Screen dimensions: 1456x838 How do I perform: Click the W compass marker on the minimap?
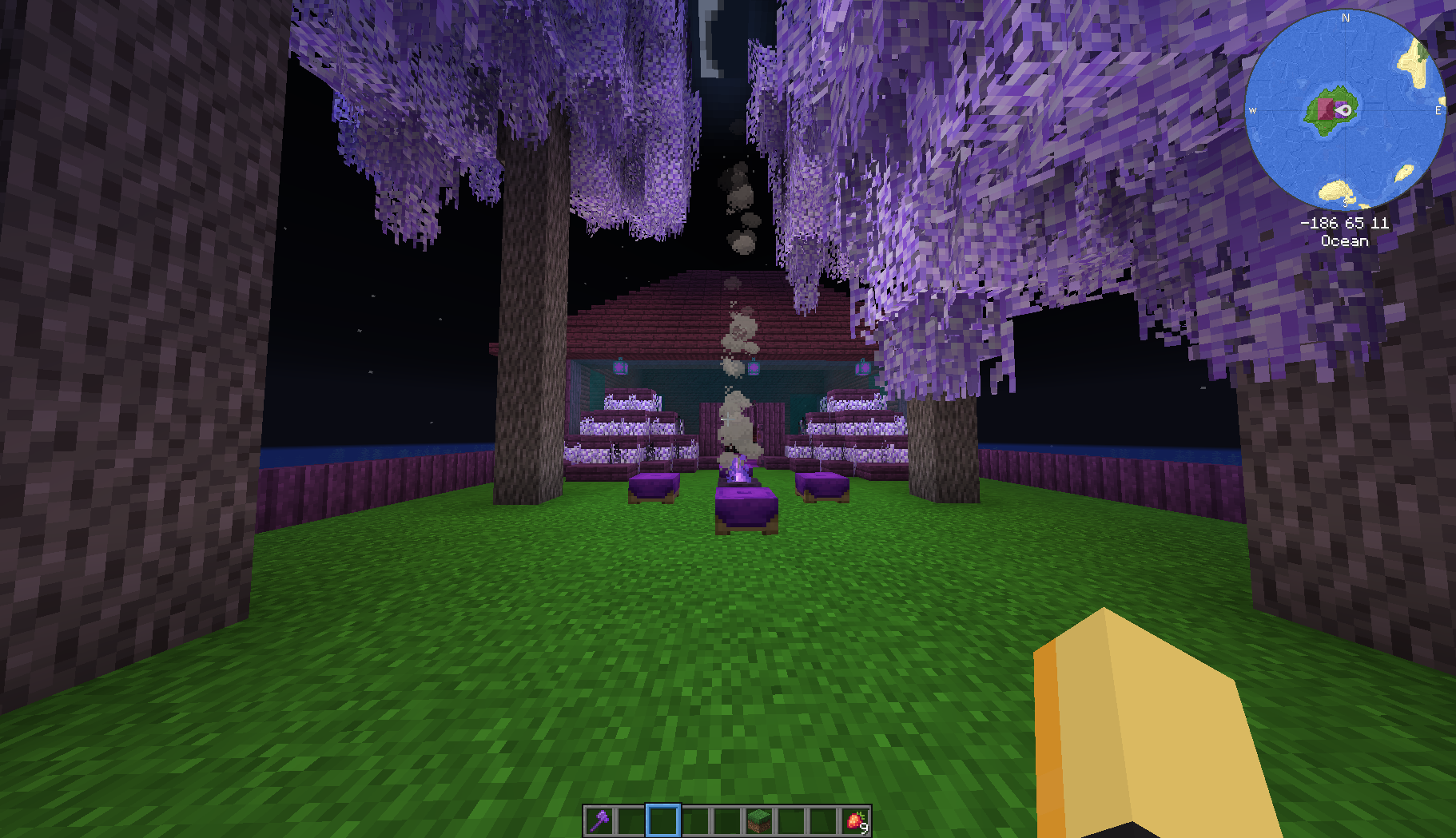click(x=1253, y=111)
